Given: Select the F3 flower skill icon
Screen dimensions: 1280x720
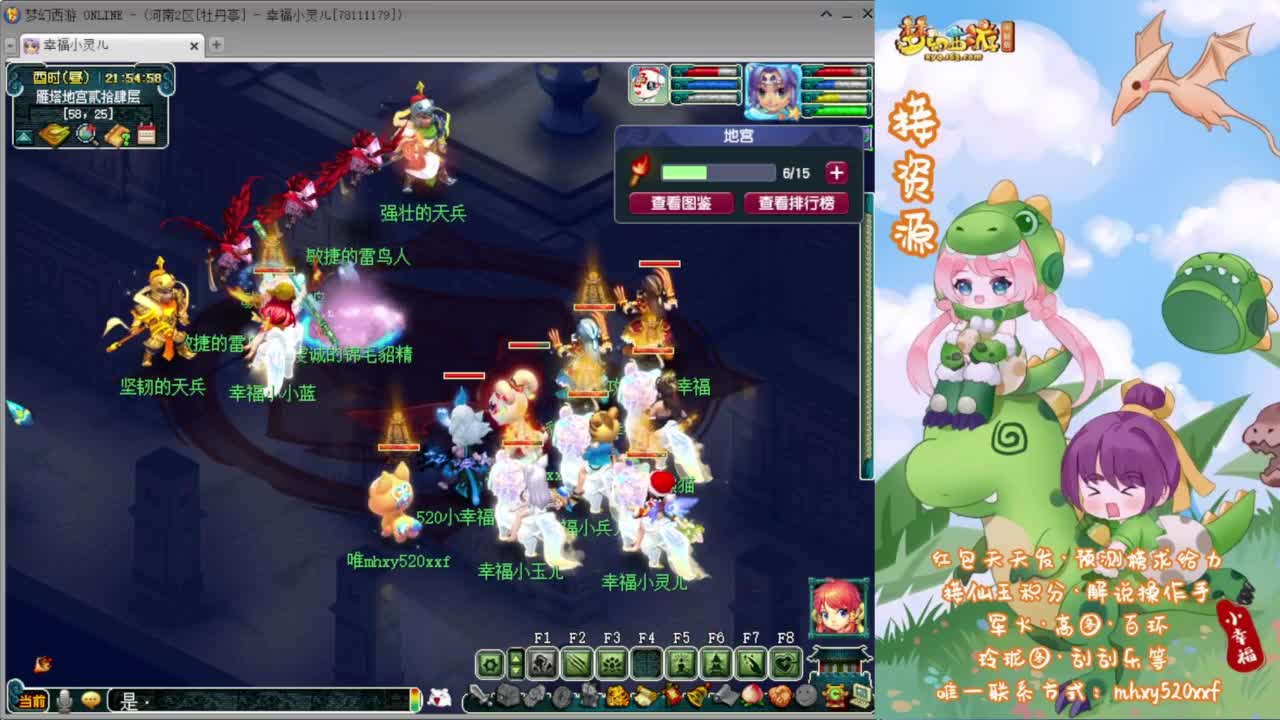Looking at the screenshot, I should click(x=611, y=663).
